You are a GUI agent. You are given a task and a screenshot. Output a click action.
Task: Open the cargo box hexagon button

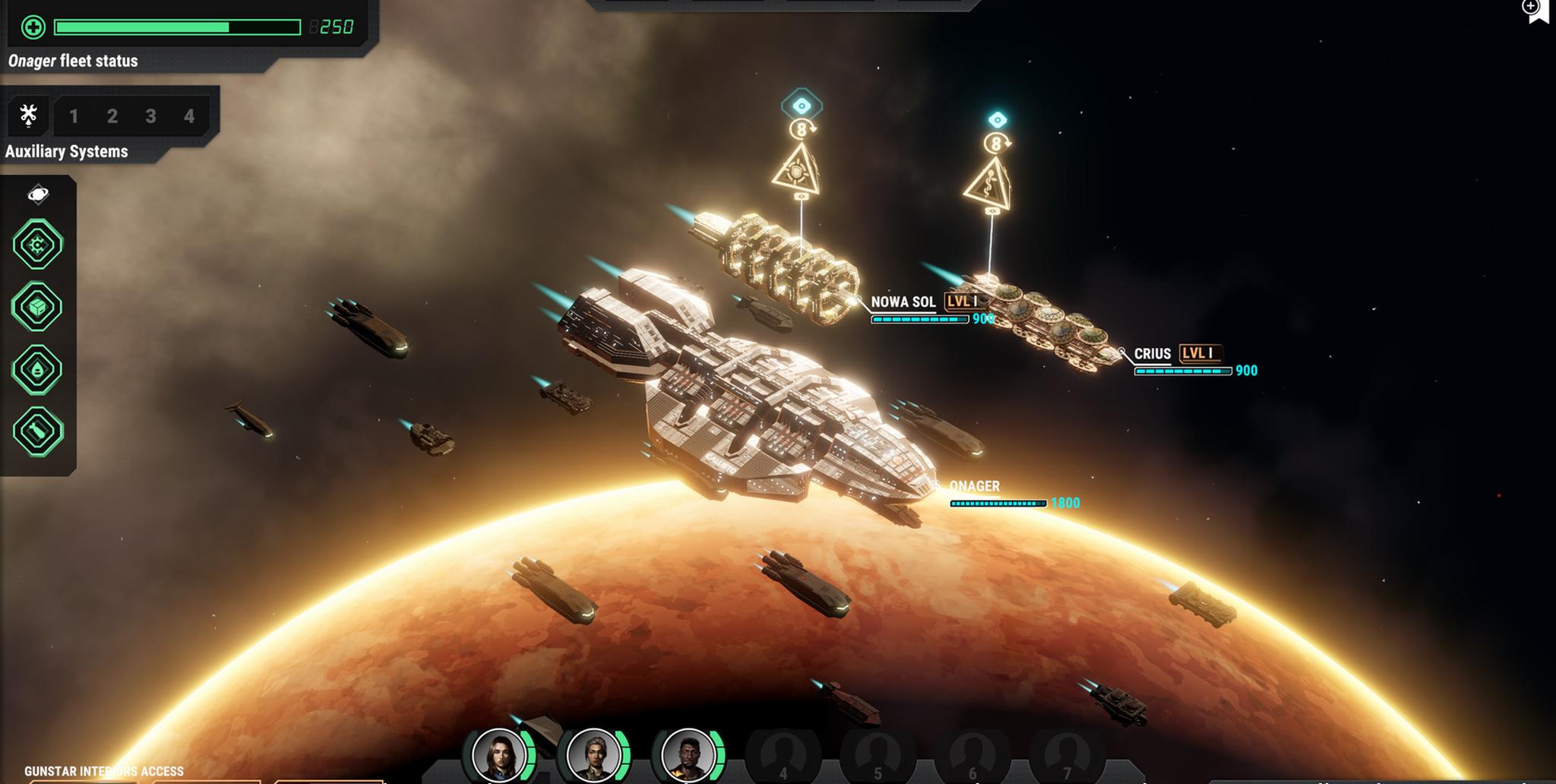(37, 307)
